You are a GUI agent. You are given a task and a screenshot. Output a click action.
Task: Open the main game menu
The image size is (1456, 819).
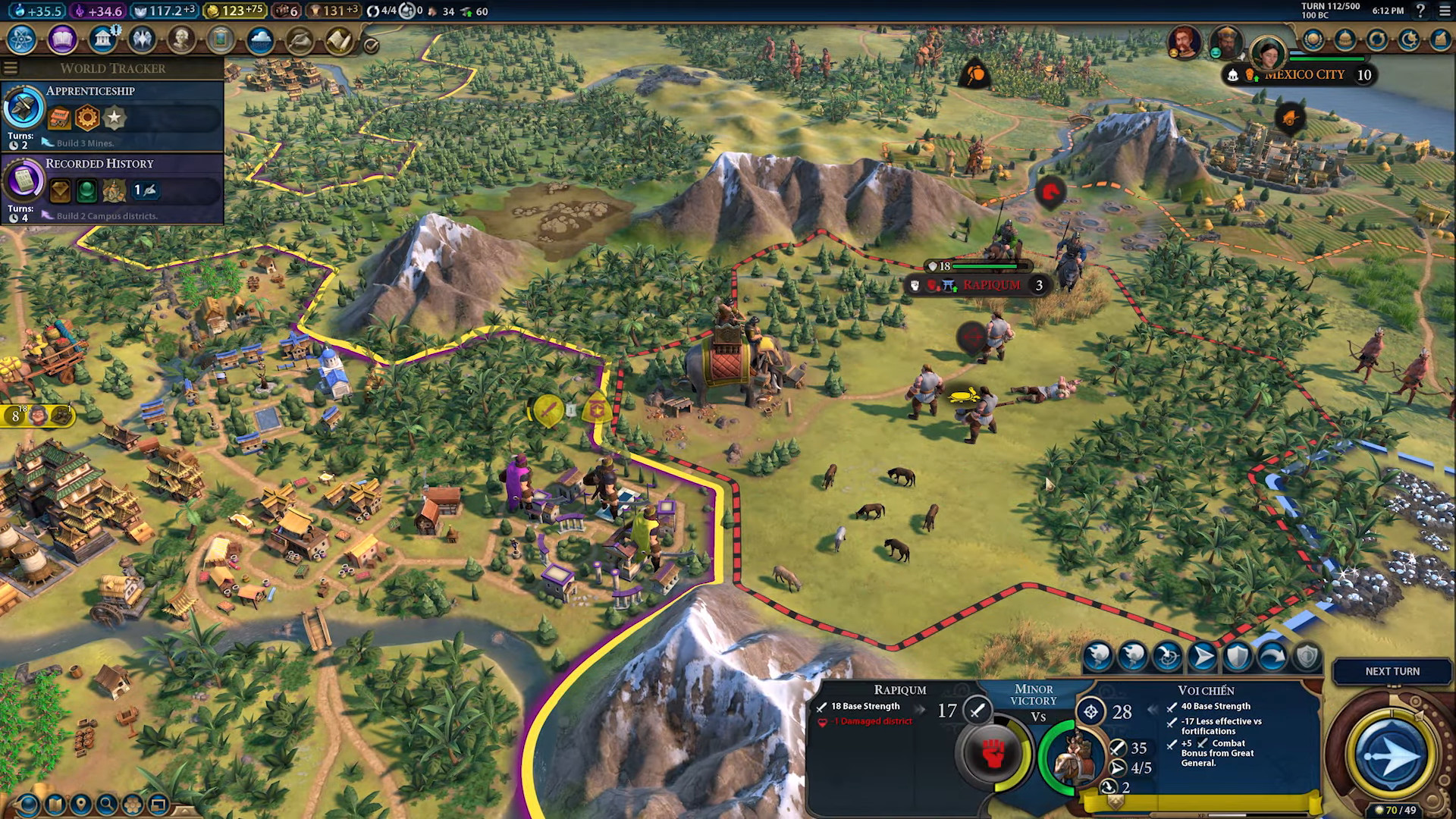pyautogui.click(x=1444, y=11)
